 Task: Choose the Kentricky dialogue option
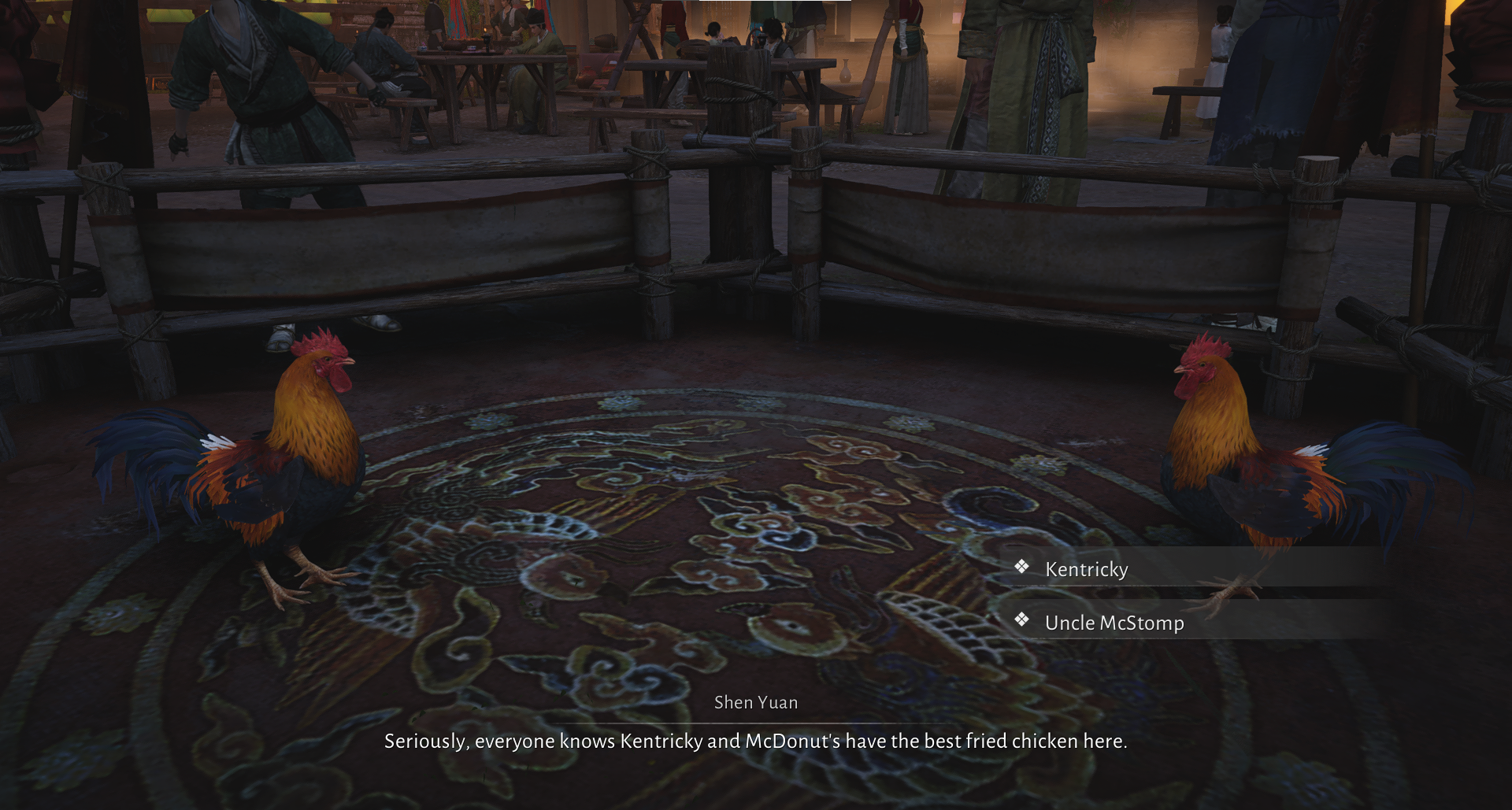(x=1086, y=569)
